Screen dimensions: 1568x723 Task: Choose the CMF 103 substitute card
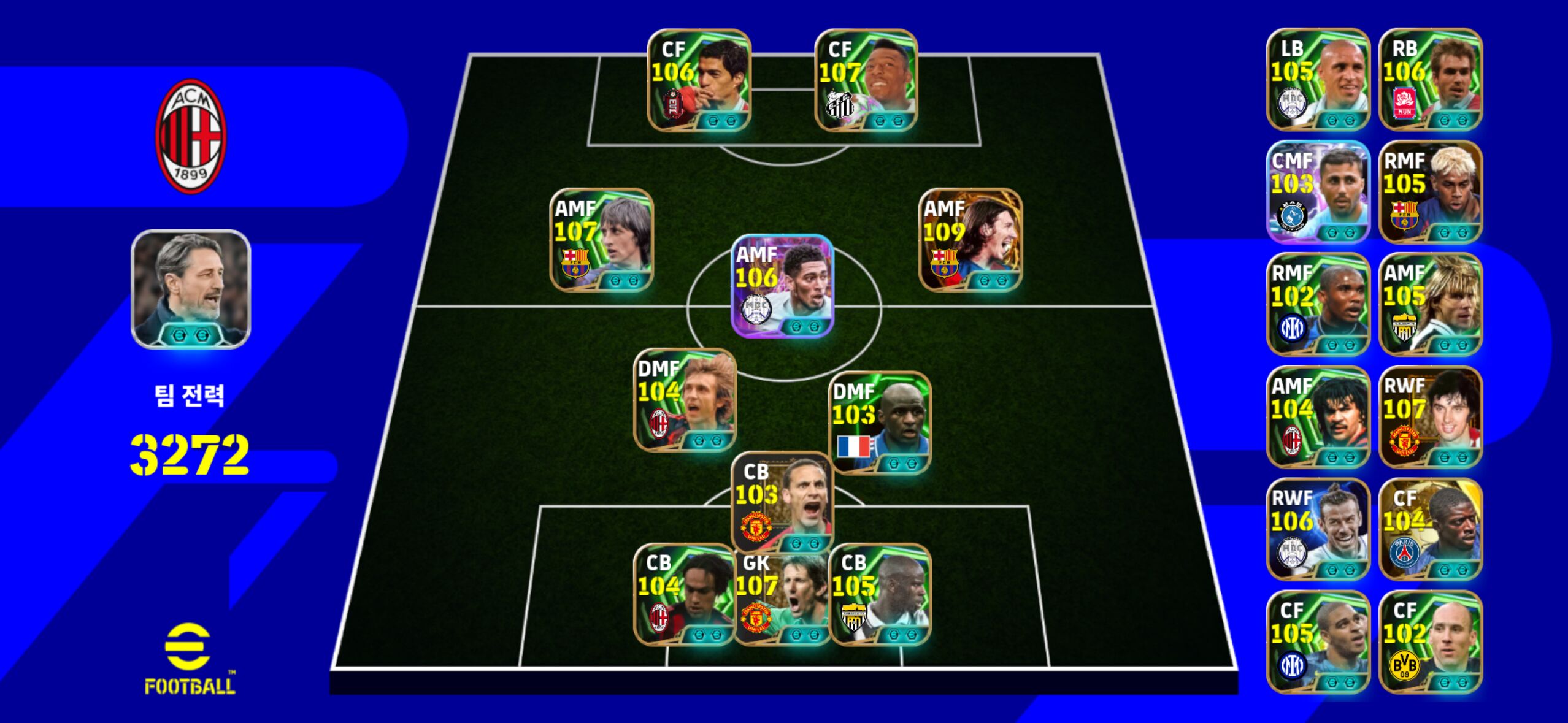tap(1318, 192)
